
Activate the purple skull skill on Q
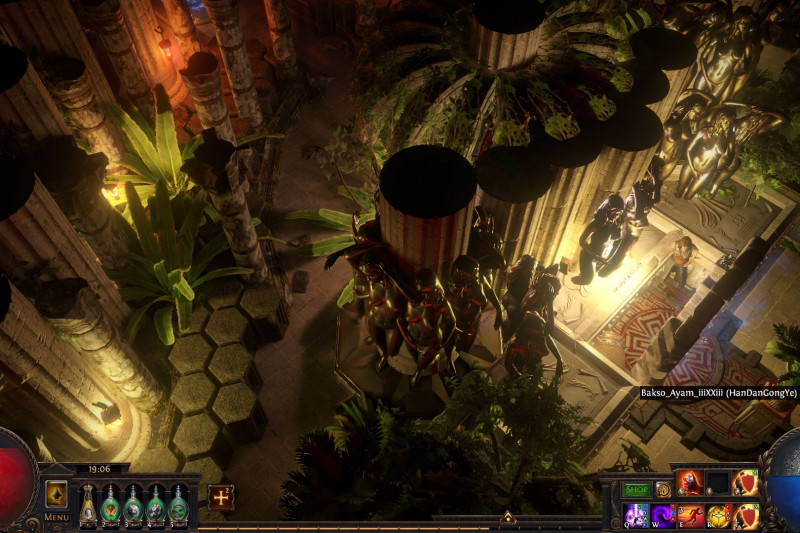[x=636, y=516]
